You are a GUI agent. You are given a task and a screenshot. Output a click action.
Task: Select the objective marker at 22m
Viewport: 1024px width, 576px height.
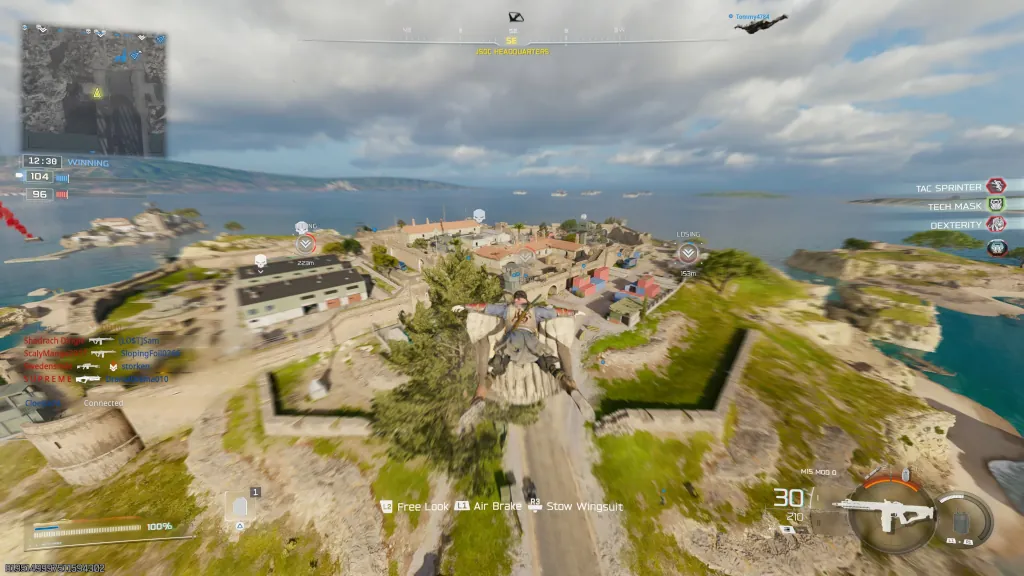(x=306, y=243)
